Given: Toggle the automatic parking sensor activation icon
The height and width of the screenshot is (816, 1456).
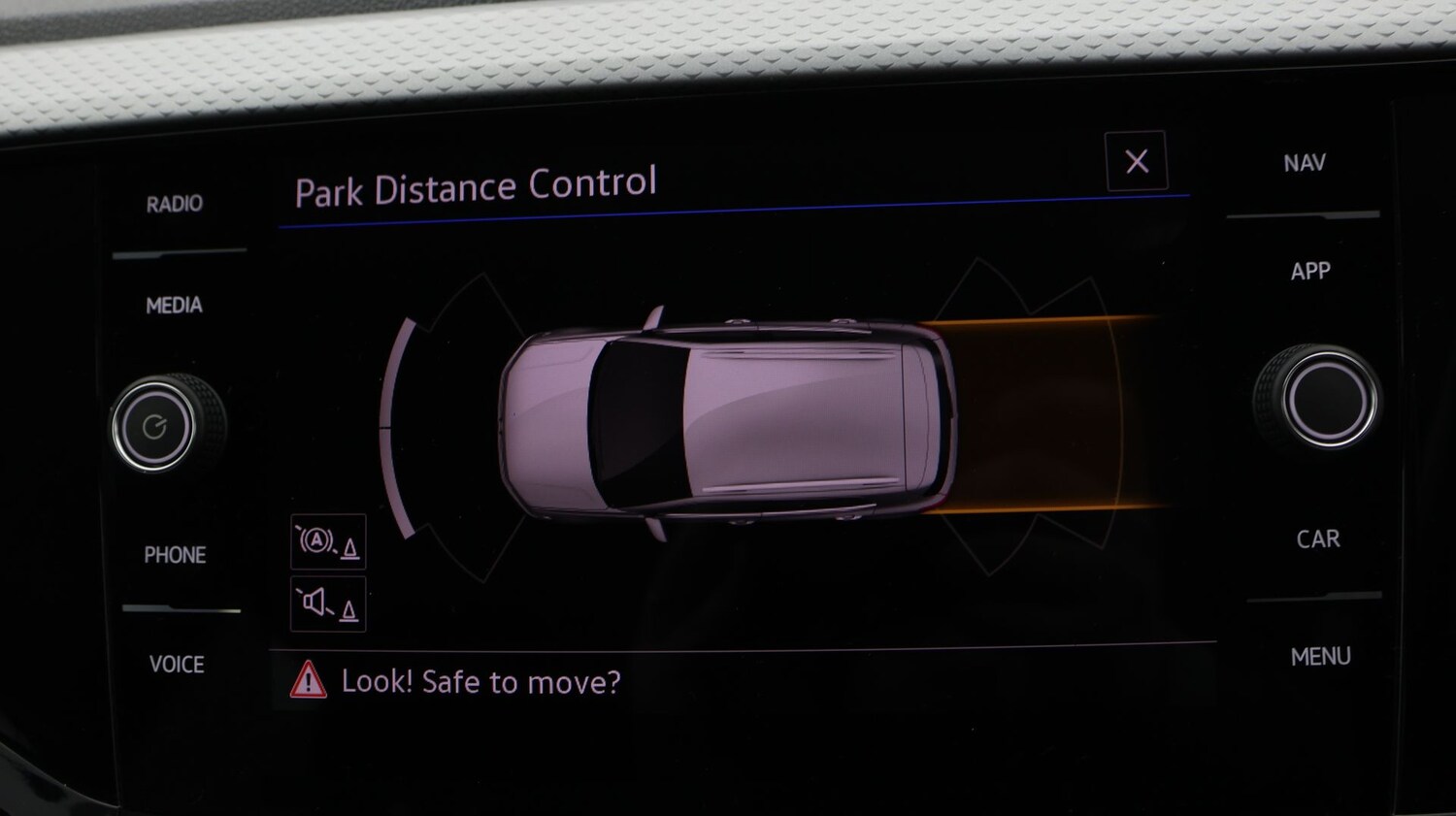Looking at the screenshot, I should click(x=328, y=541).
